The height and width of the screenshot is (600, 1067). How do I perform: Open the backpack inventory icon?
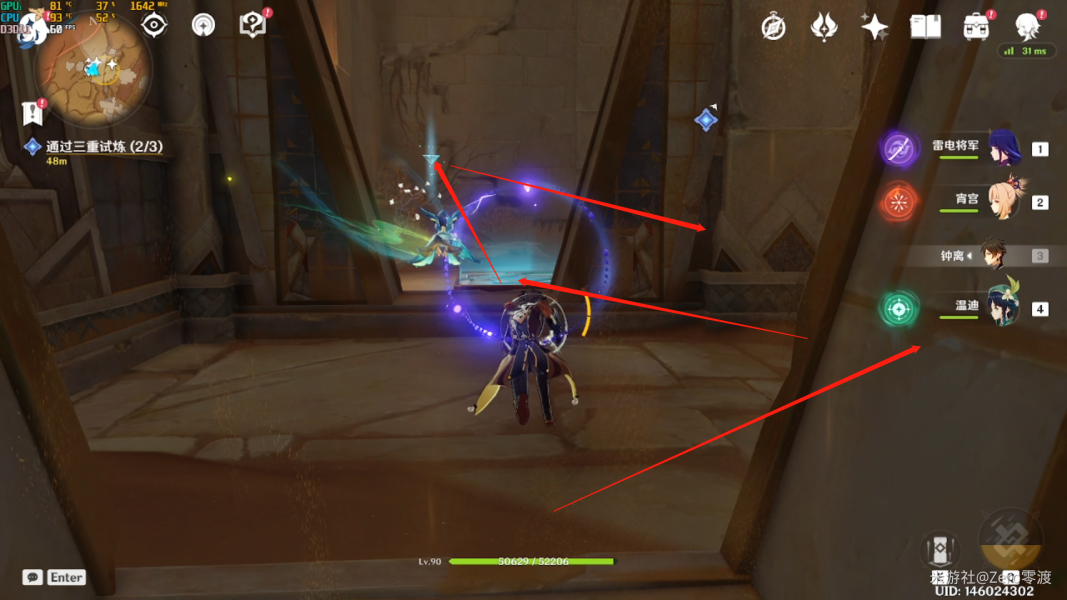[x=976, y=27]
